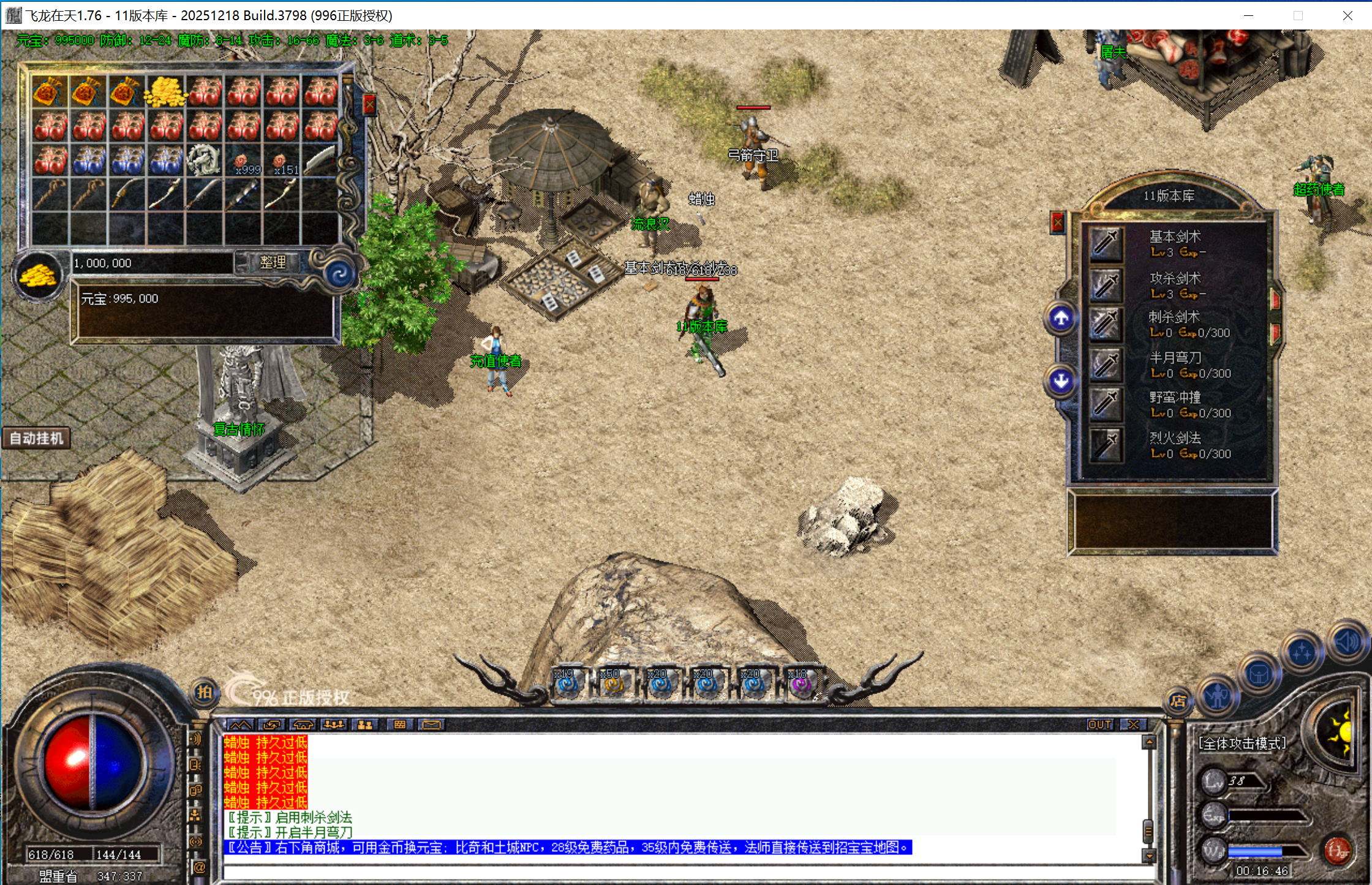Select the white dragon ornament item
Viewport: 1372px width, 885px height.
203,159
